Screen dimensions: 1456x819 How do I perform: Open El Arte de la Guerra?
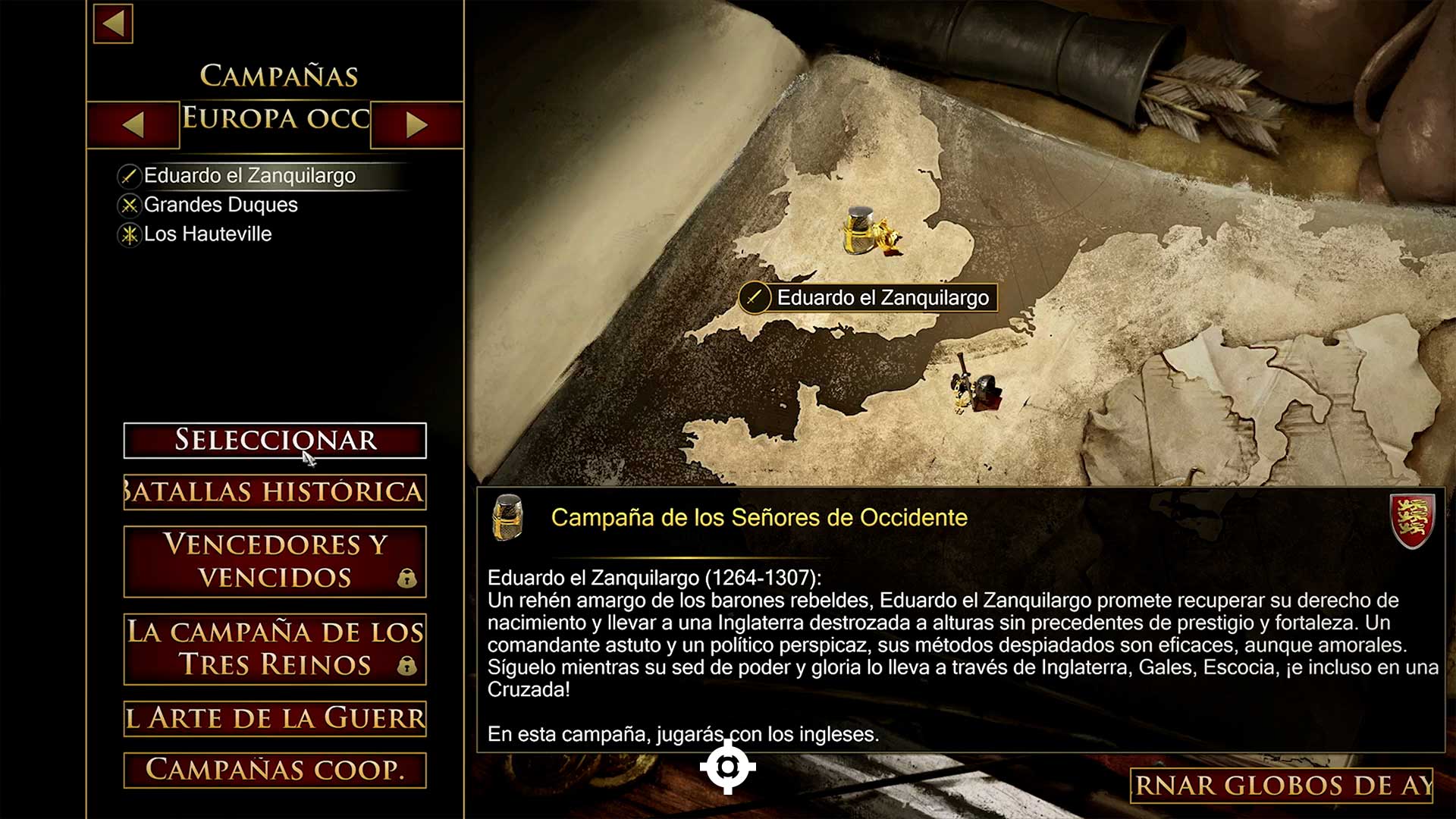[x=275, y=718]
